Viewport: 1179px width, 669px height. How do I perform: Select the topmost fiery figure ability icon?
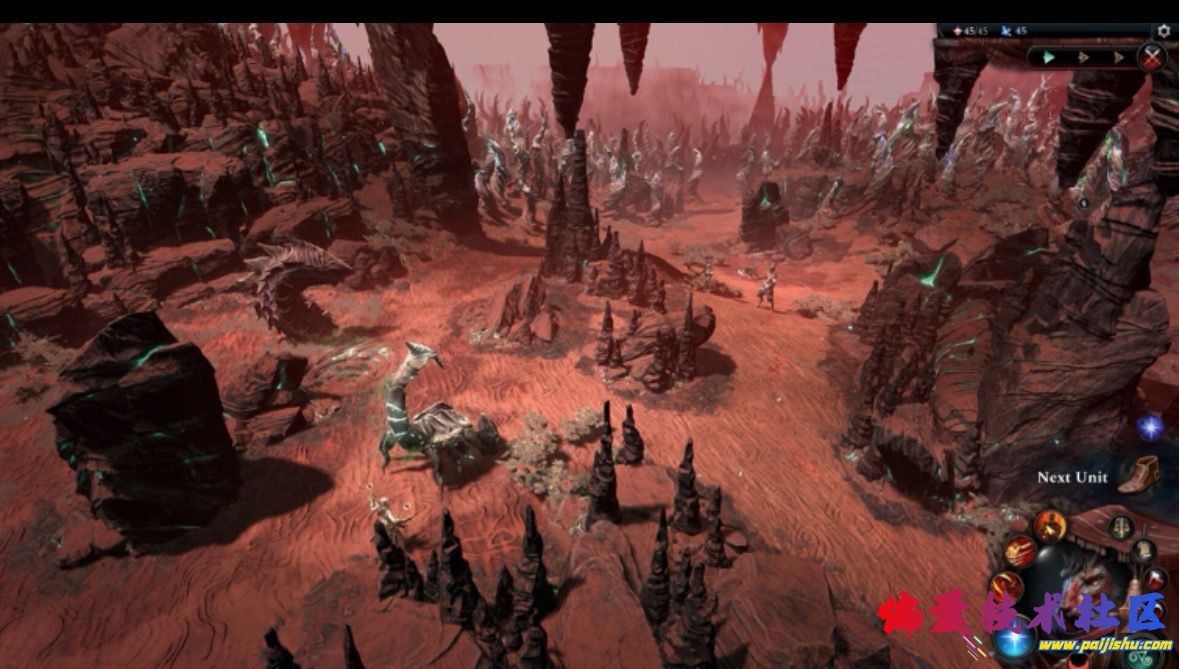tap(1050, 526)
